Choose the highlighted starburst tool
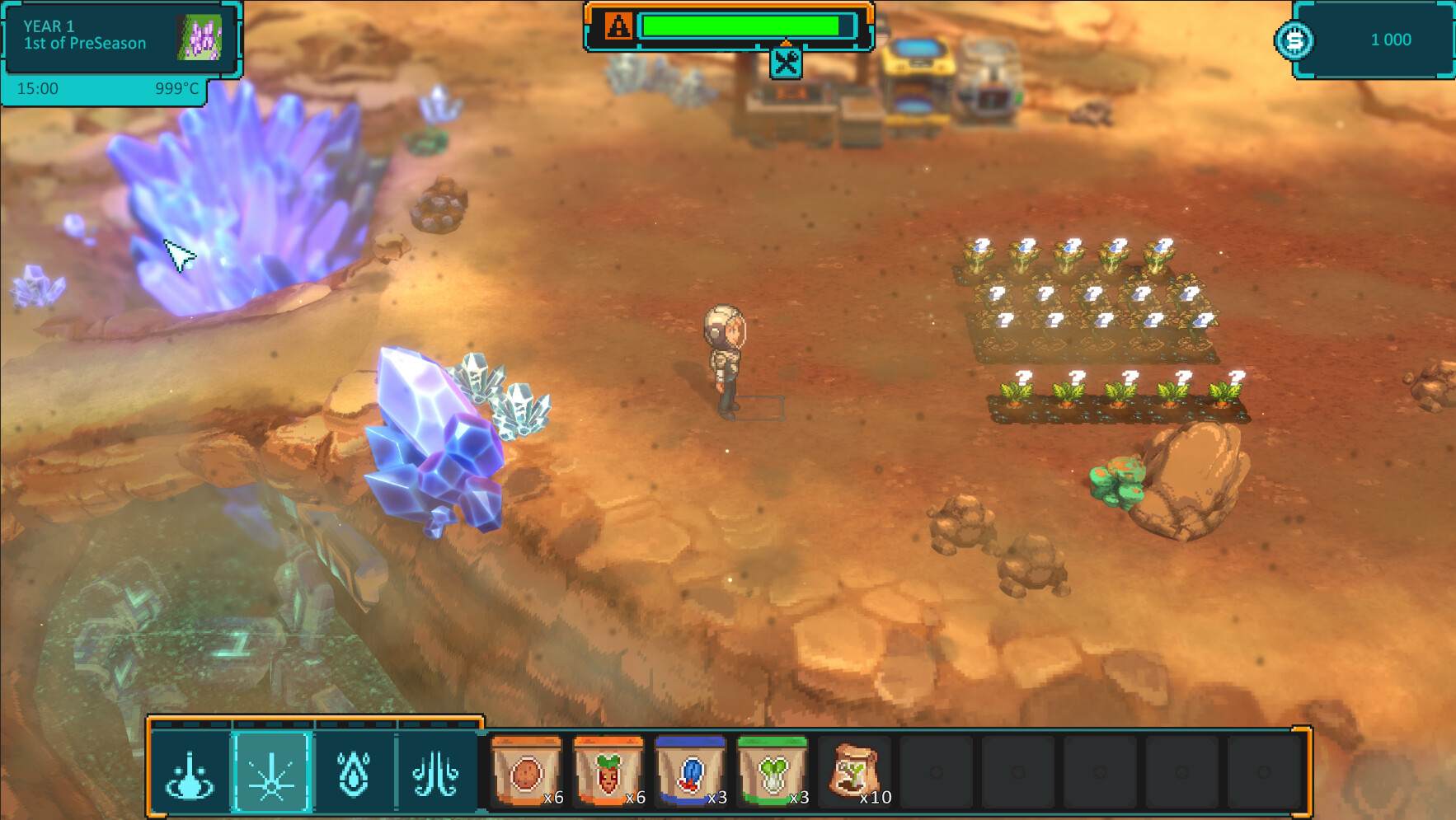The image size is (1456, 820). tap(272, 774)
